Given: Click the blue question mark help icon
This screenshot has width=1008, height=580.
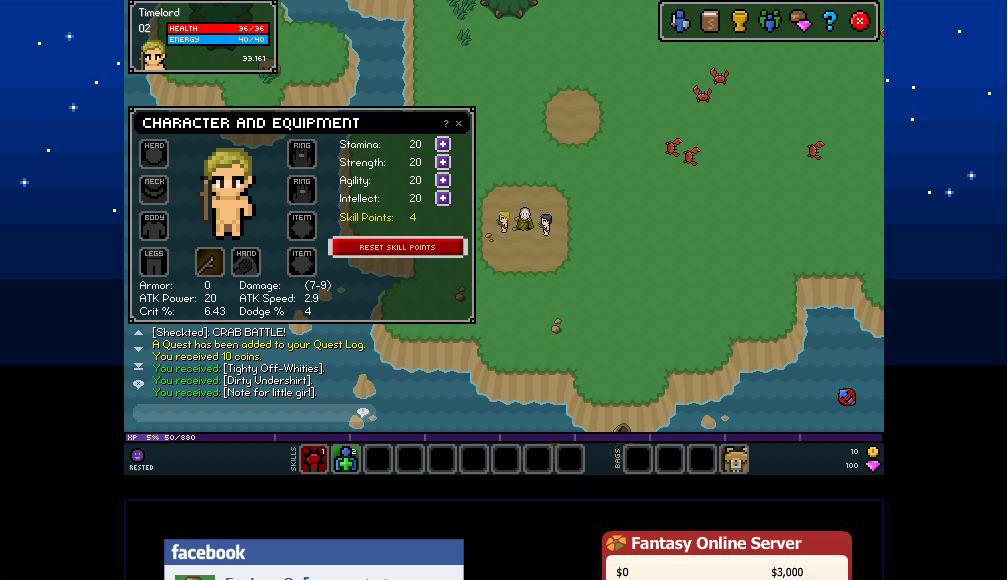Looking at the screenshot, I should [x=830, y=21].
